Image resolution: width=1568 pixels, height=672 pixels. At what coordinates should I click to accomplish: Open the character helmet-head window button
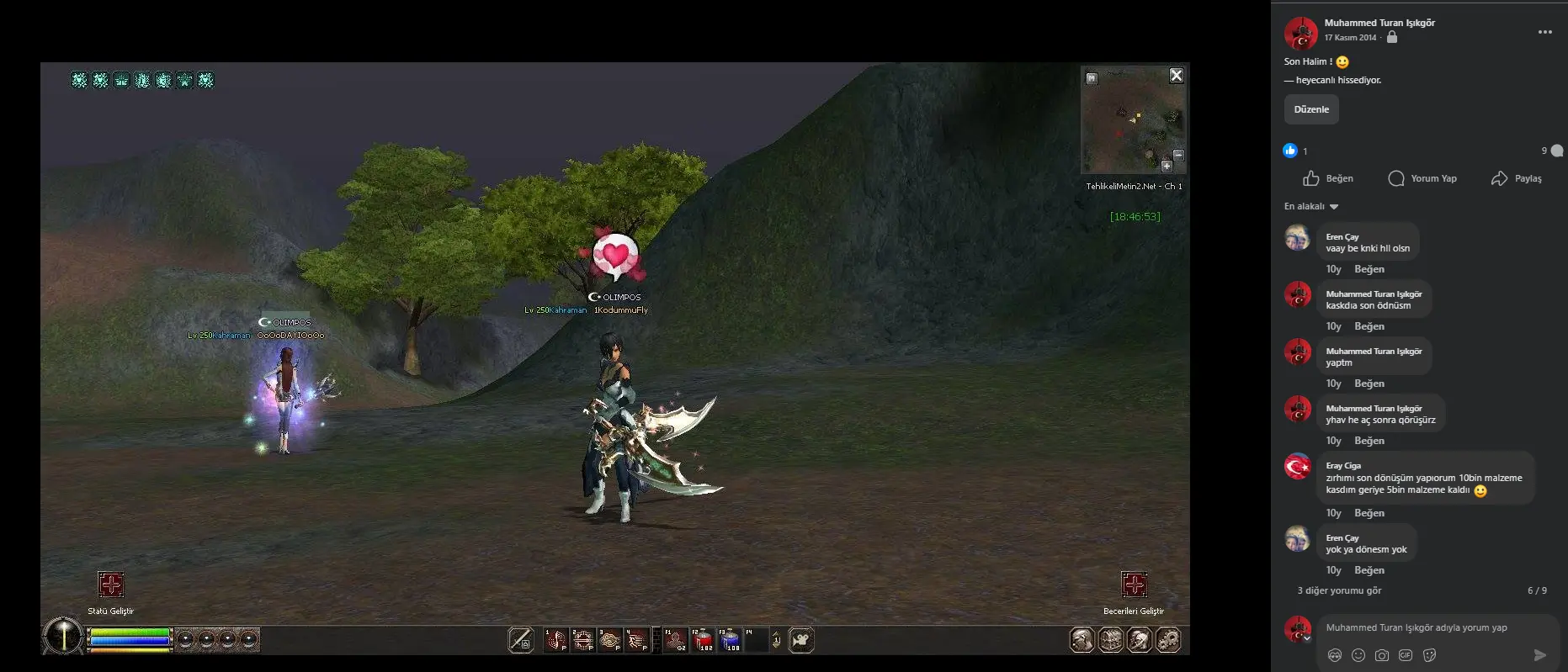point(1082,640)
